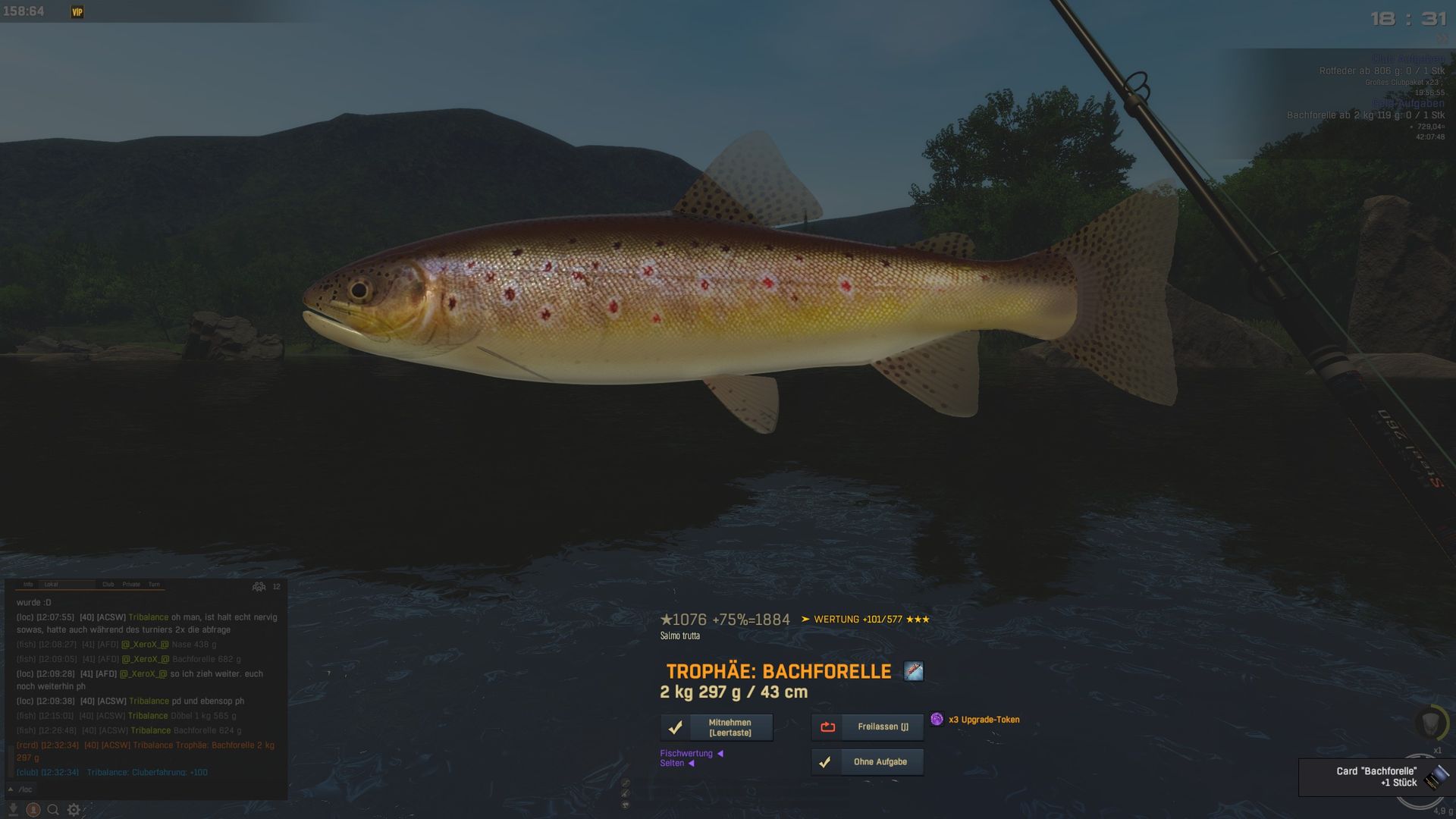
Task: Click the VIP badge in the top bar
Action: click(x=77, y=12)
